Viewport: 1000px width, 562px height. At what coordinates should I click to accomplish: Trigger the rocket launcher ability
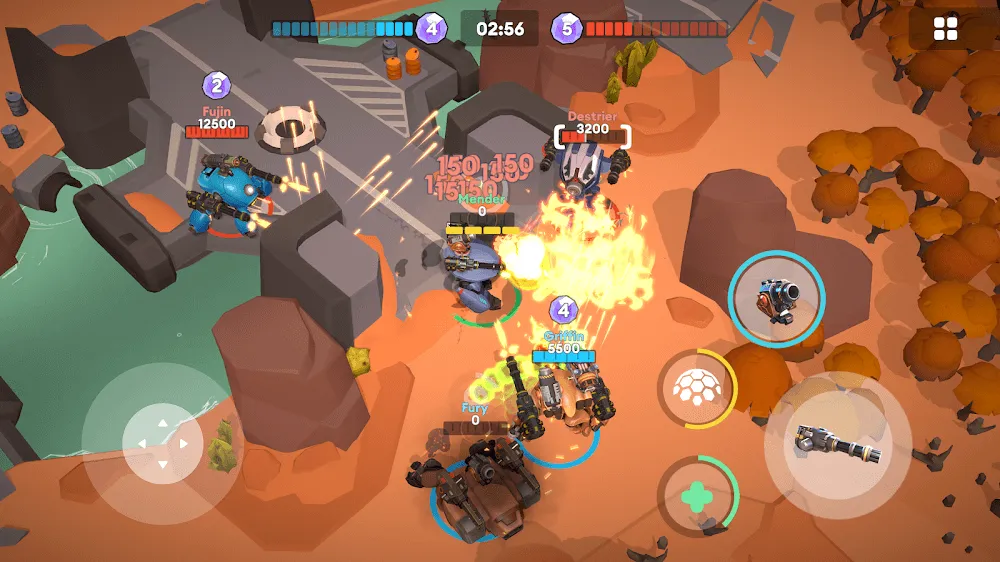[776, 298]
